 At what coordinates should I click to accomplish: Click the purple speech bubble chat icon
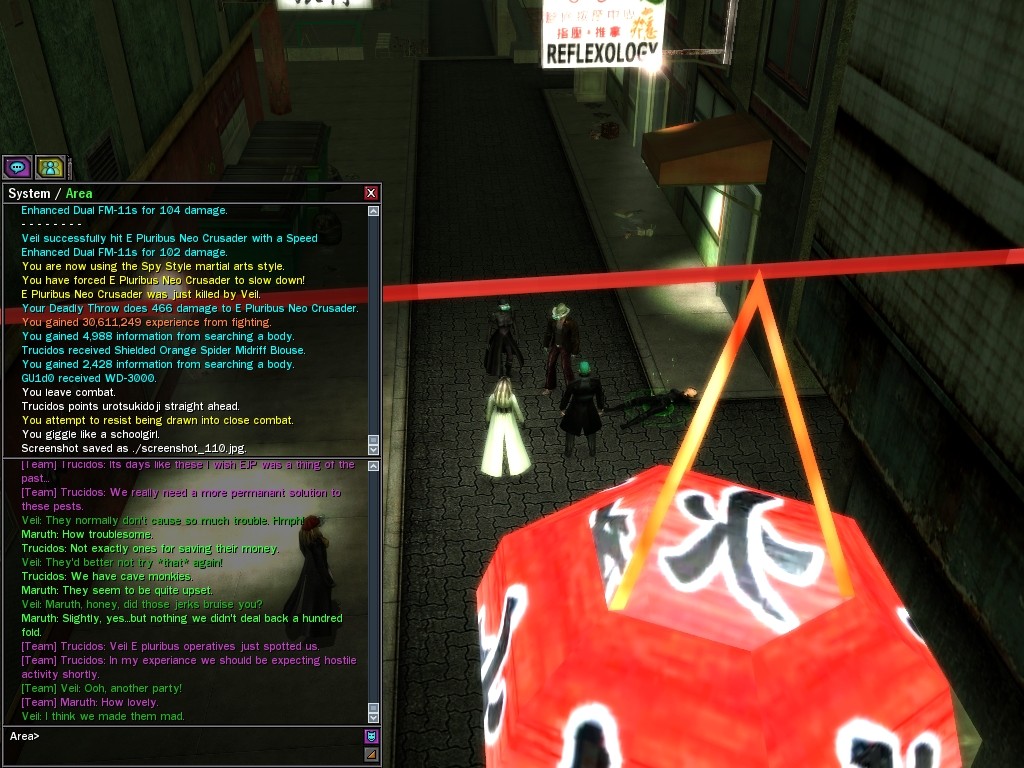[x=17, y=167]
